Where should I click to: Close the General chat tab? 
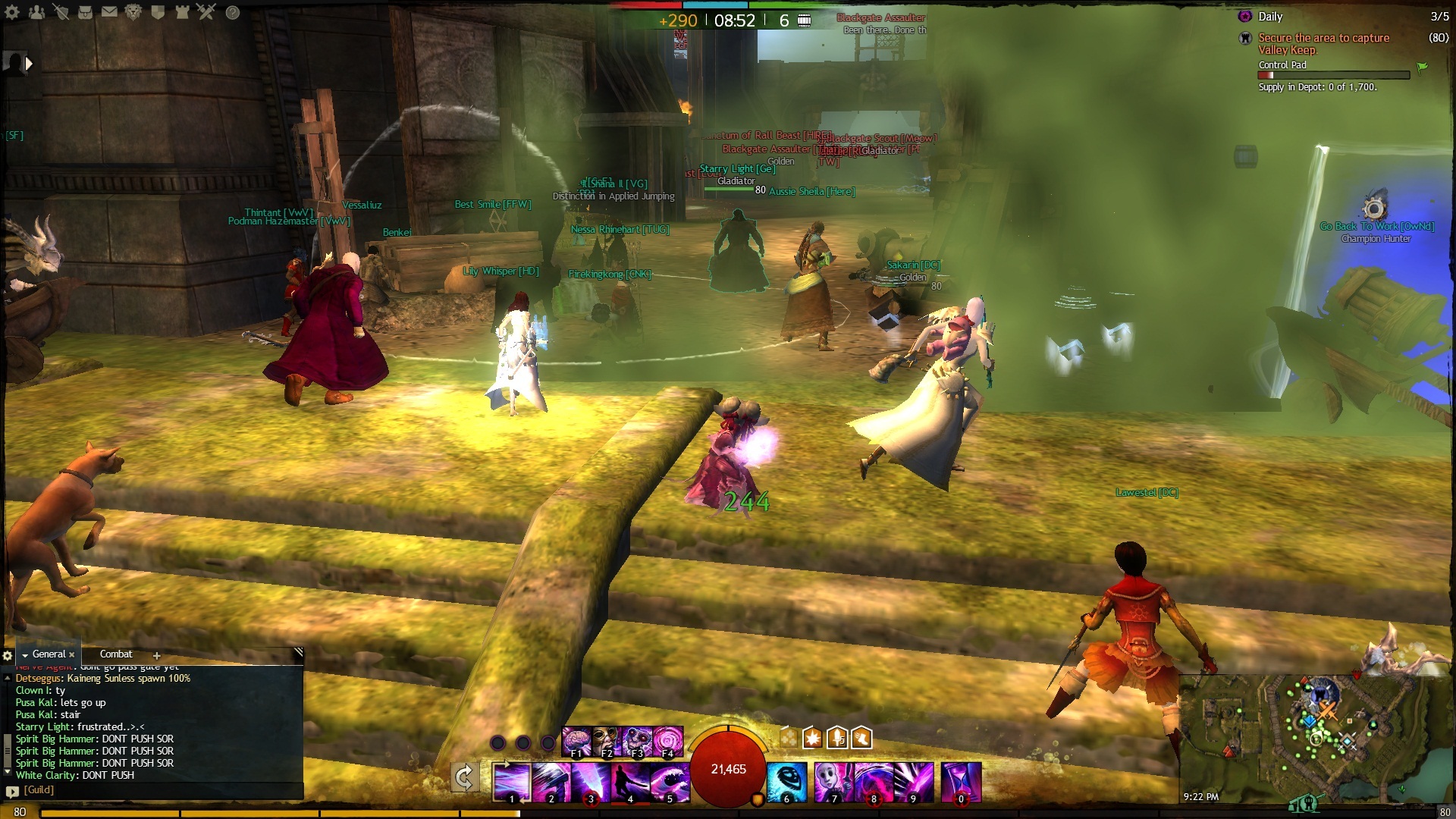pos(72,655)
